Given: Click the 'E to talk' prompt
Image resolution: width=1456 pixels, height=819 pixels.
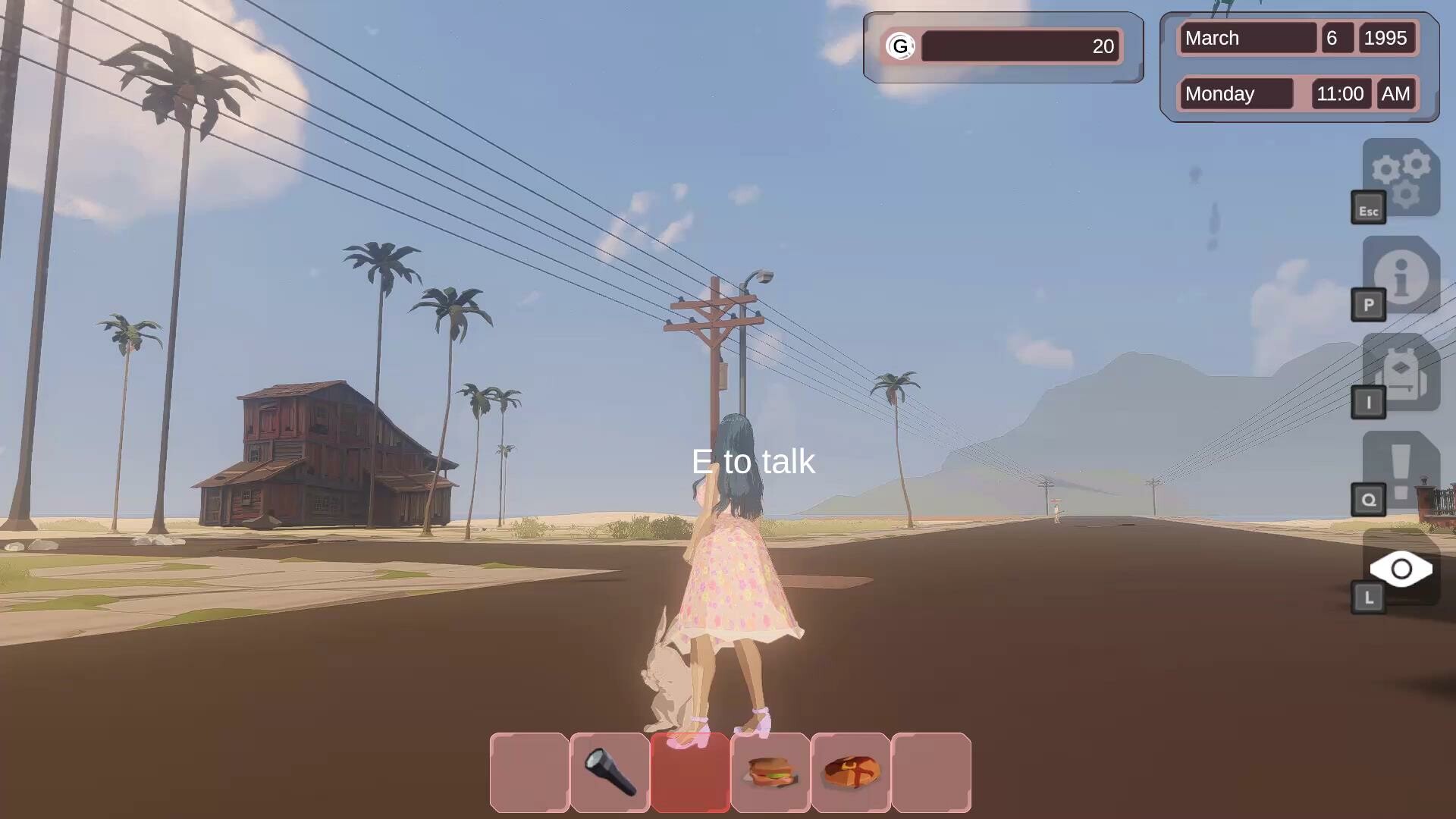Looking at the screenshot, I should (x=754, y=462).
